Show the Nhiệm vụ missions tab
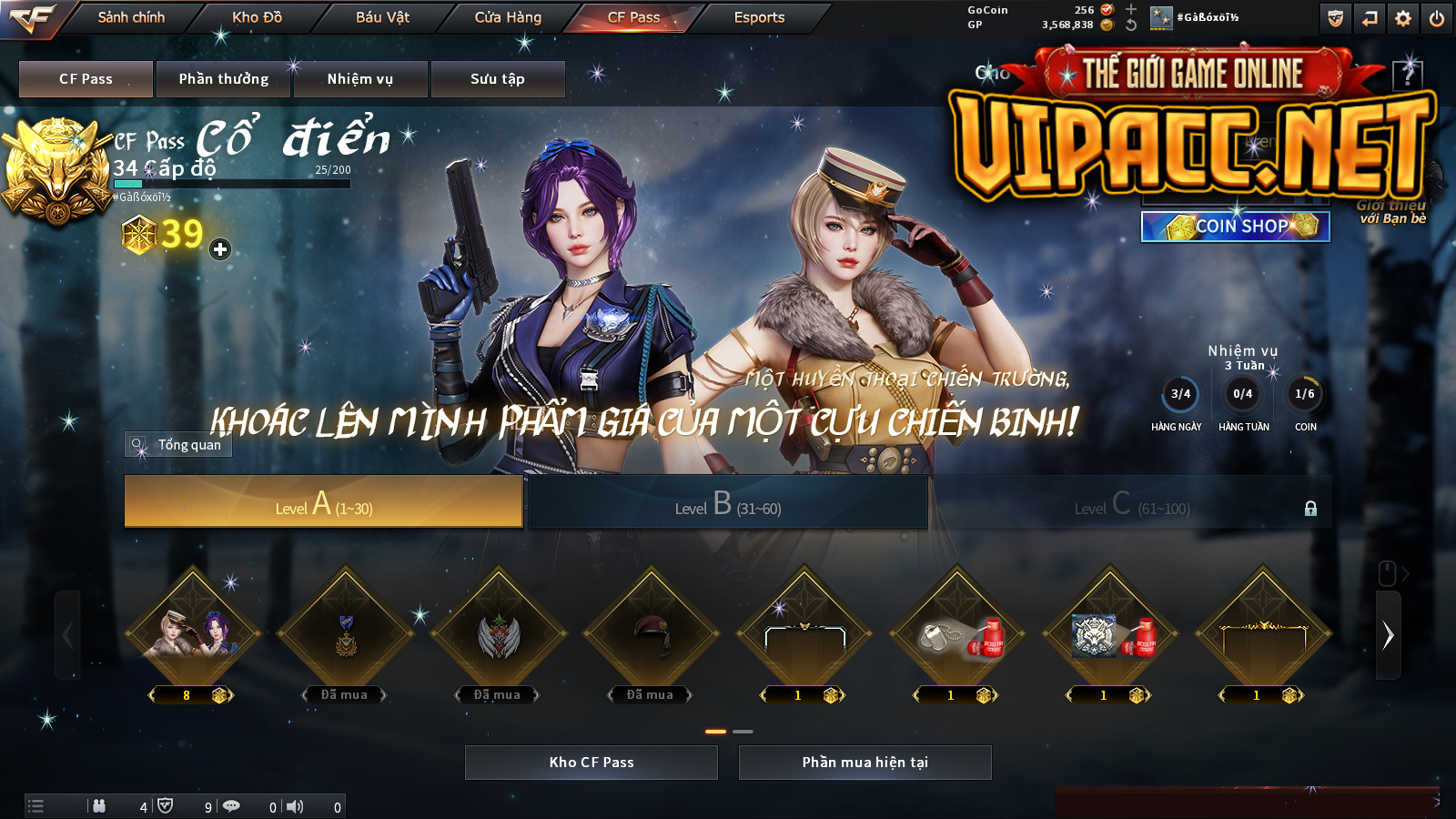Image resolution: width=1456 pixels, height=819 pixels. (x=360, y=79)
